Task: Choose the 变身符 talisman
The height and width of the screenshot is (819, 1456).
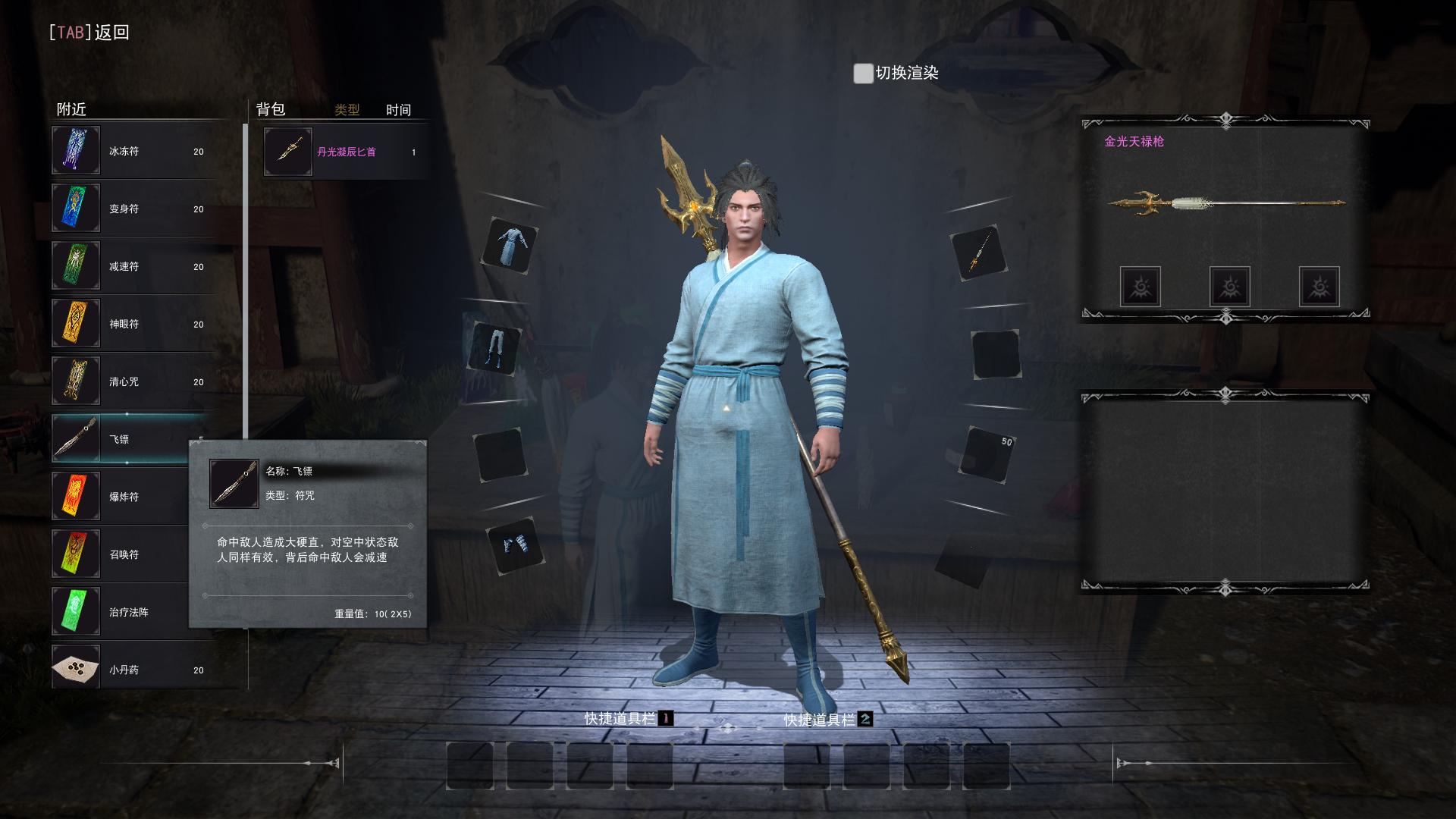Action: pyautogui.click(x=133, y=209)
